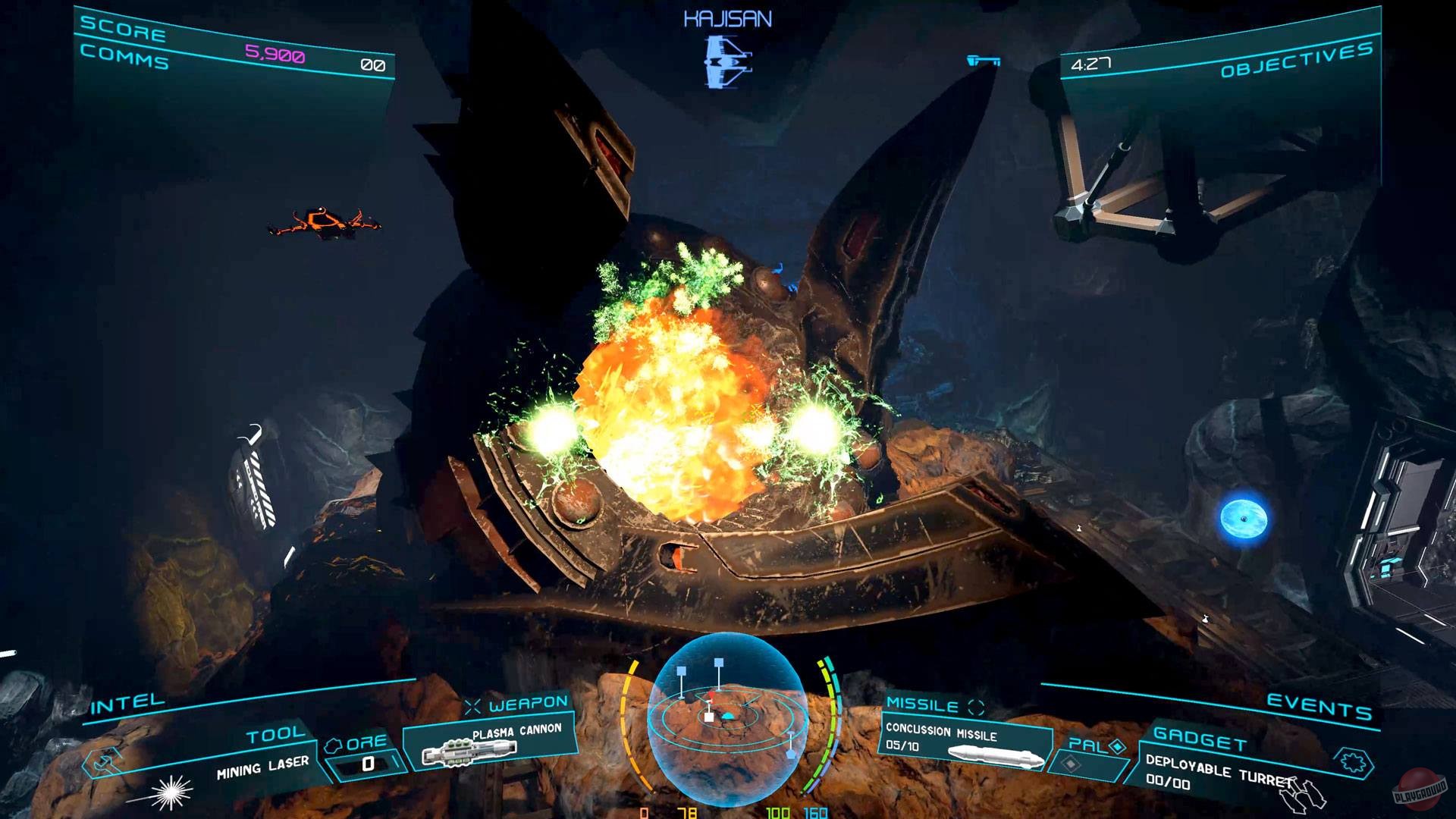Screen dimensions: 1456x819
Task: Select the Deployable Turret outline icon
Action: (x=1304, y=795)
